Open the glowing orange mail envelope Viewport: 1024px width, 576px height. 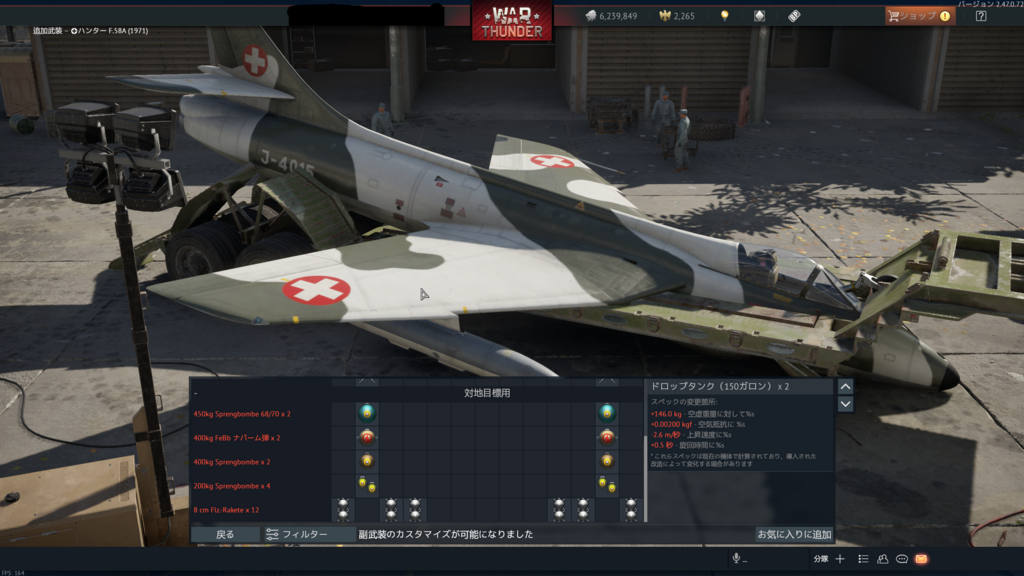921,559
